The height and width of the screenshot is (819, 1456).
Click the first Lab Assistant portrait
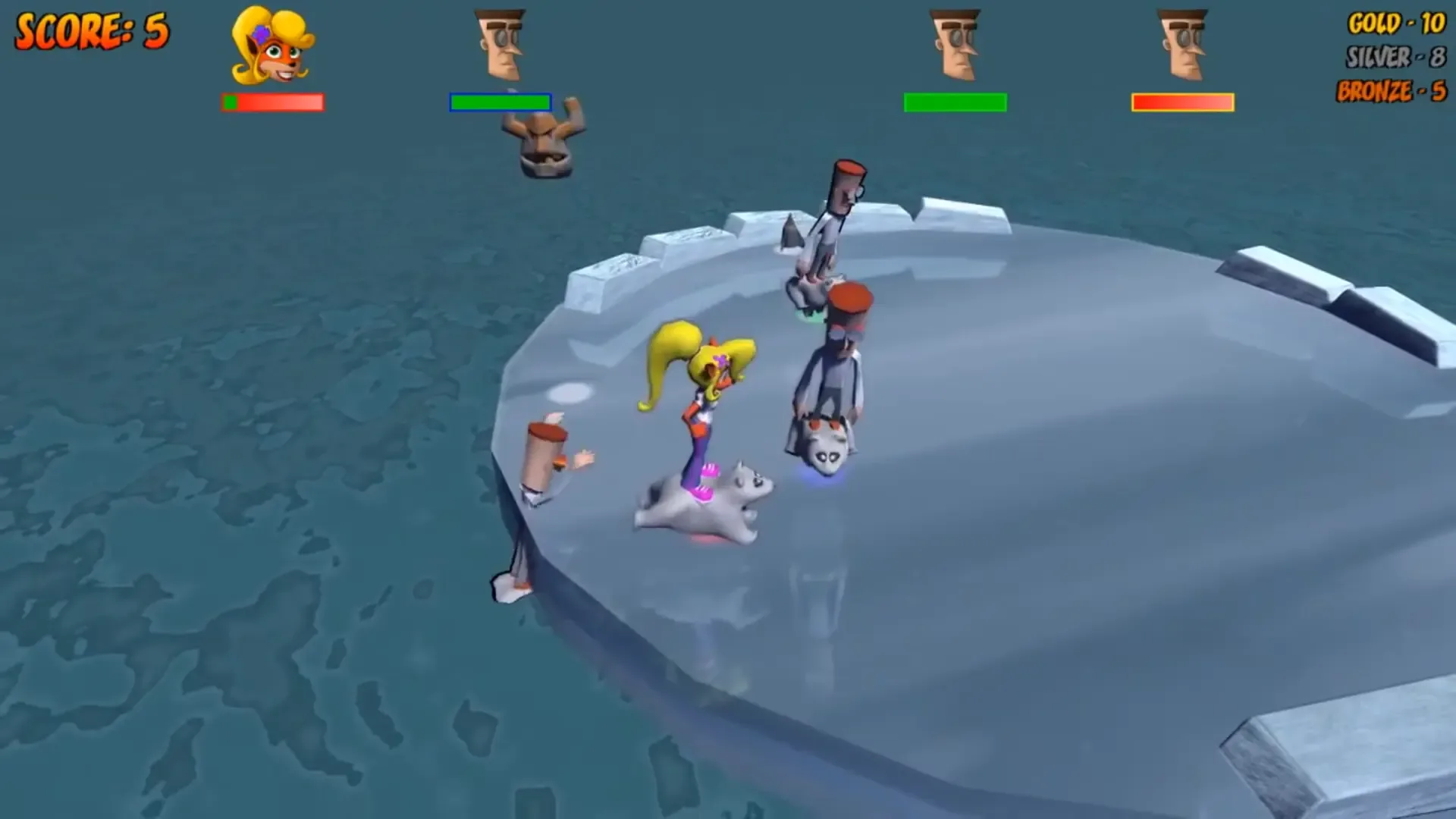pyautogui.click(x=500, y=45)
